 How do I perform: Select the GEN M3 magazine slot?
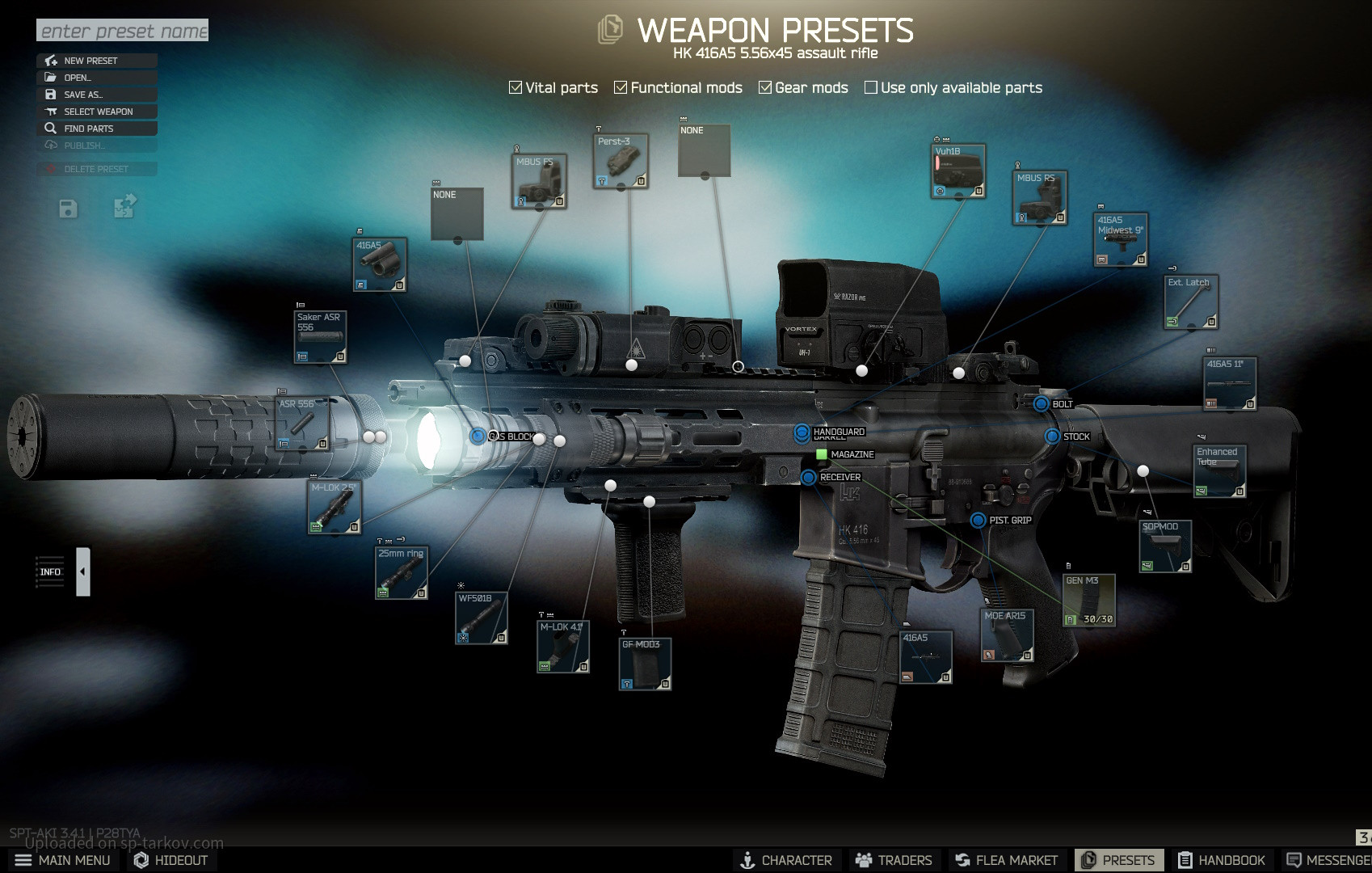[x=1088, y=601]
